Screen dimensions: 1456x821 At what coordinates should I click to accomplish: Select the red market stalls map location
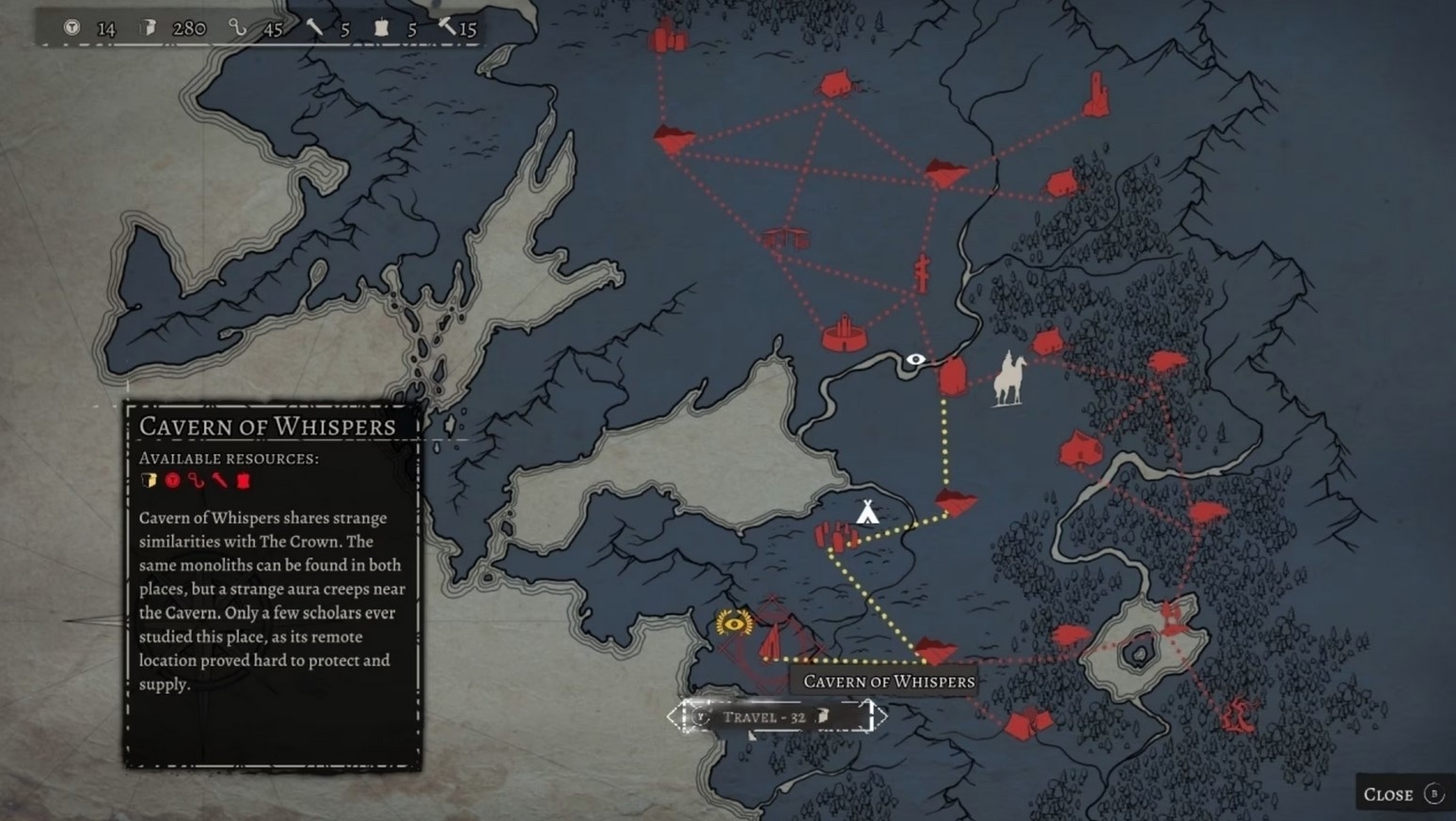click(x=784, y=239)
